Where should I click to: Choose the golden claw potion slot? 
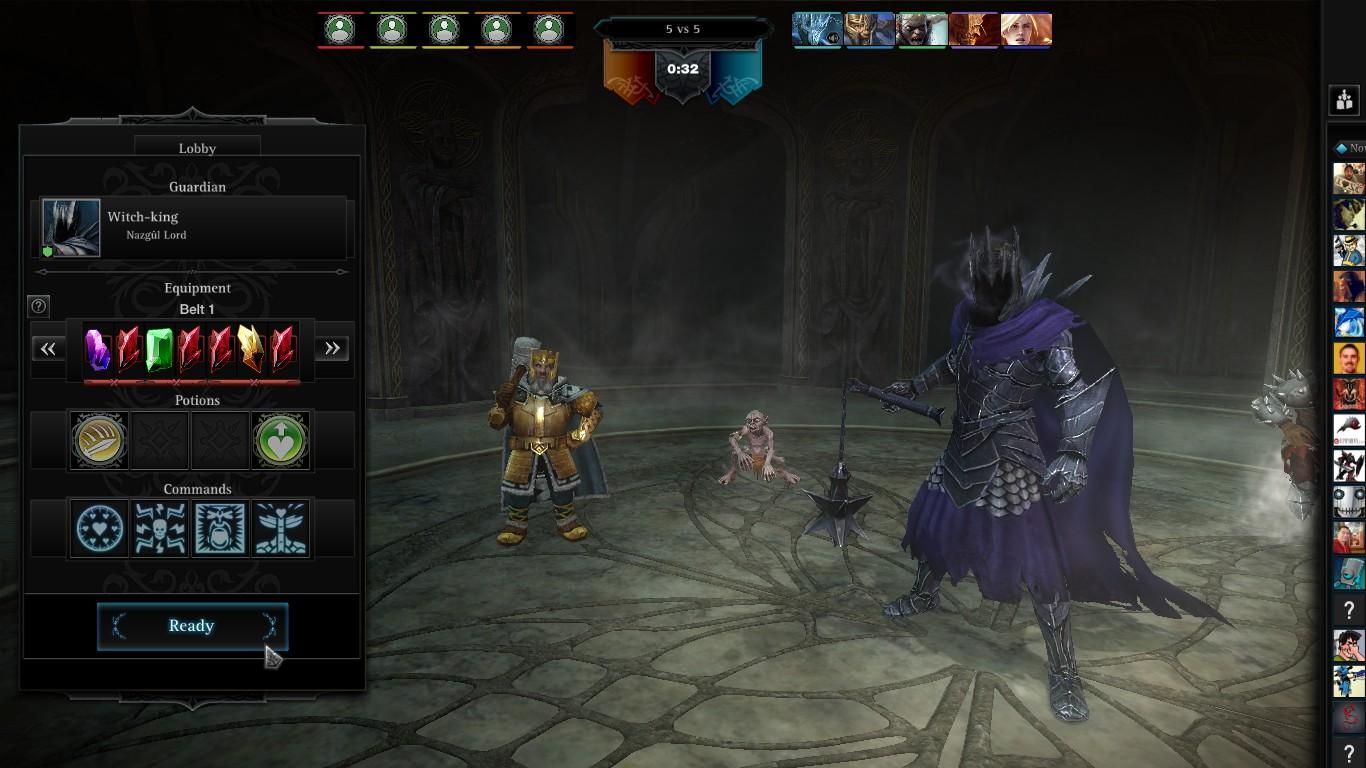coord(99,439)
